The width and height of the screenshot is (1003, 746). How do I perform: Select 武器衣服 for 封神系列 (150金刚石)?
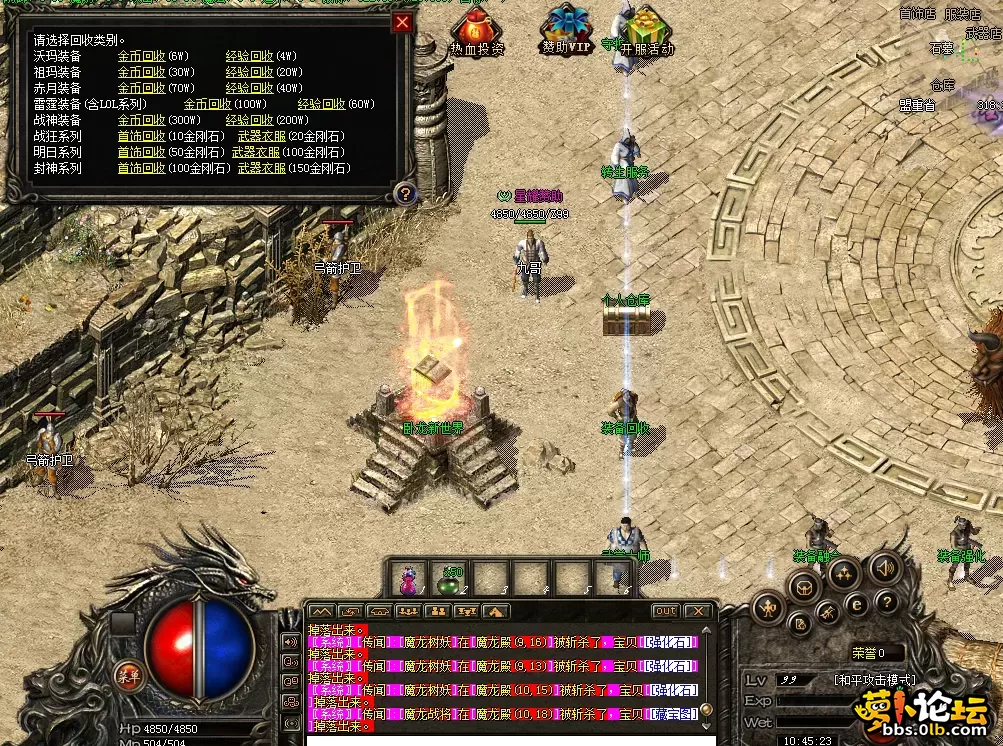tap(262, 168)
